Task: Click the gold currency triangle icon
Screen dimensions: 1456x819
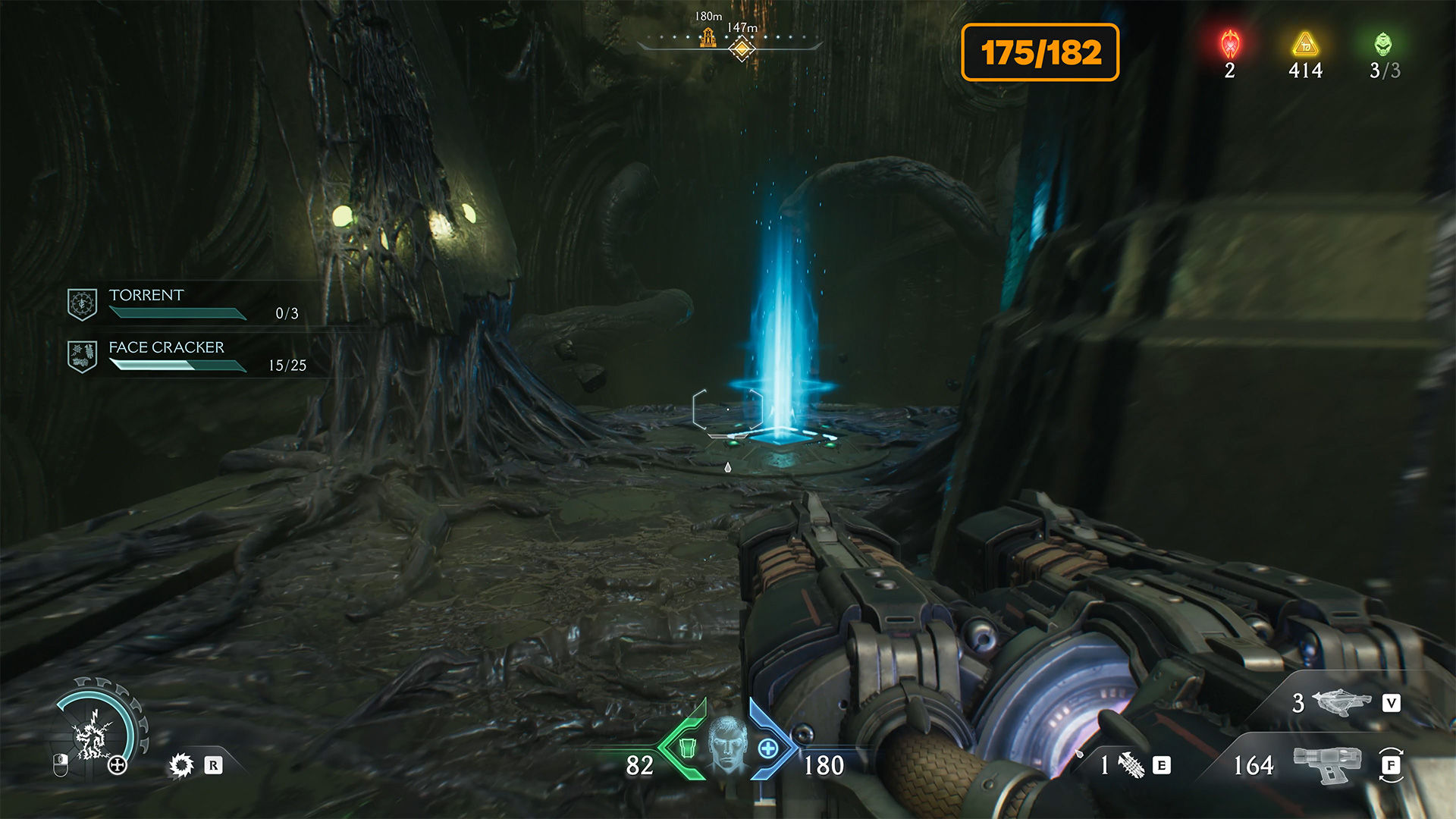Action: [1305, 44]
